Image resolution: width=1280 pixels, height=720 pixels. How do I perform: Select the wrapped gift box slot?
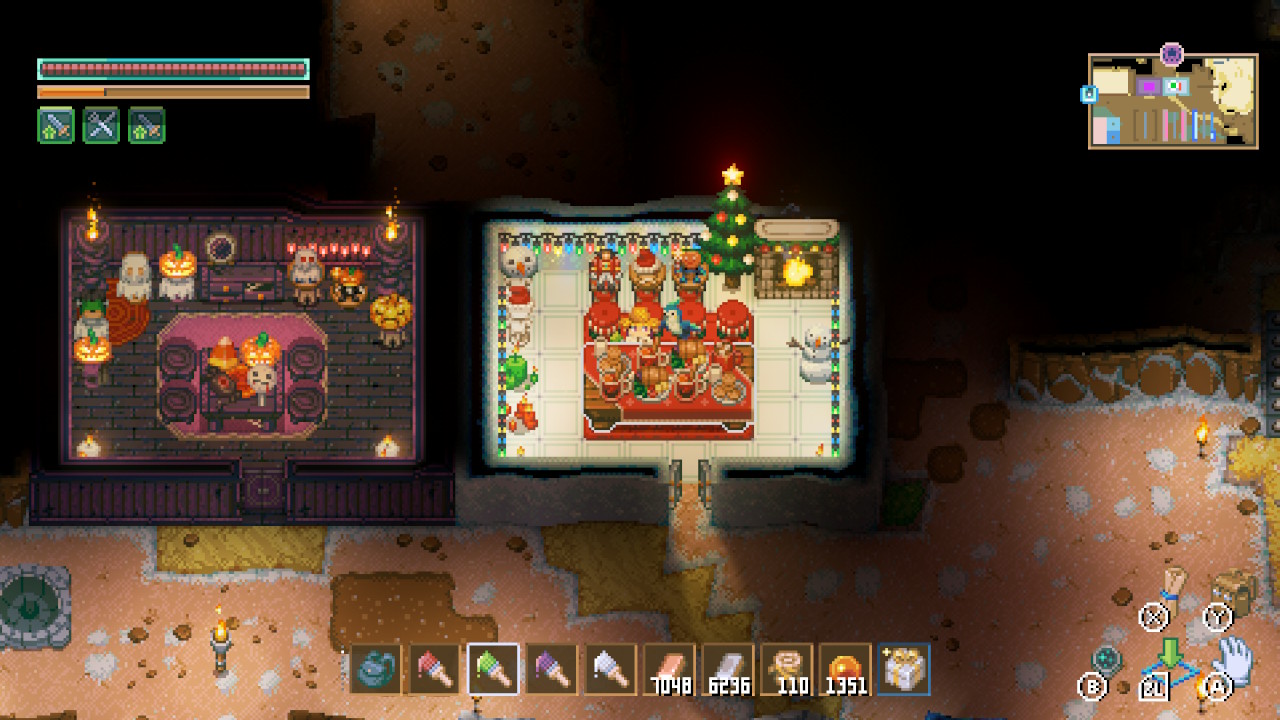905,669
